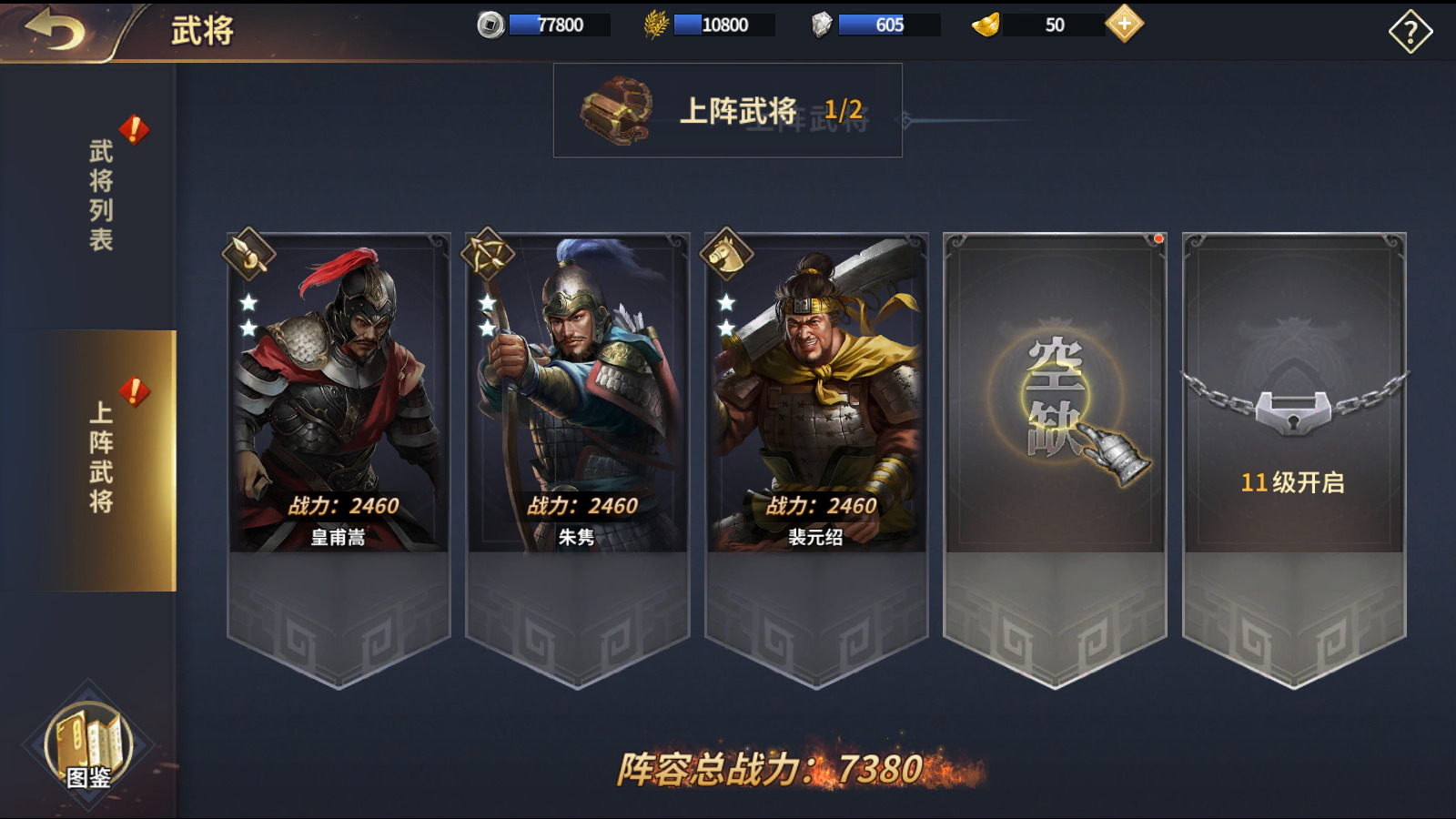The width and height of the screenshot is (1456, 819).
Task: Select the 上阵武将 tab
Action: tap(100, 458)
